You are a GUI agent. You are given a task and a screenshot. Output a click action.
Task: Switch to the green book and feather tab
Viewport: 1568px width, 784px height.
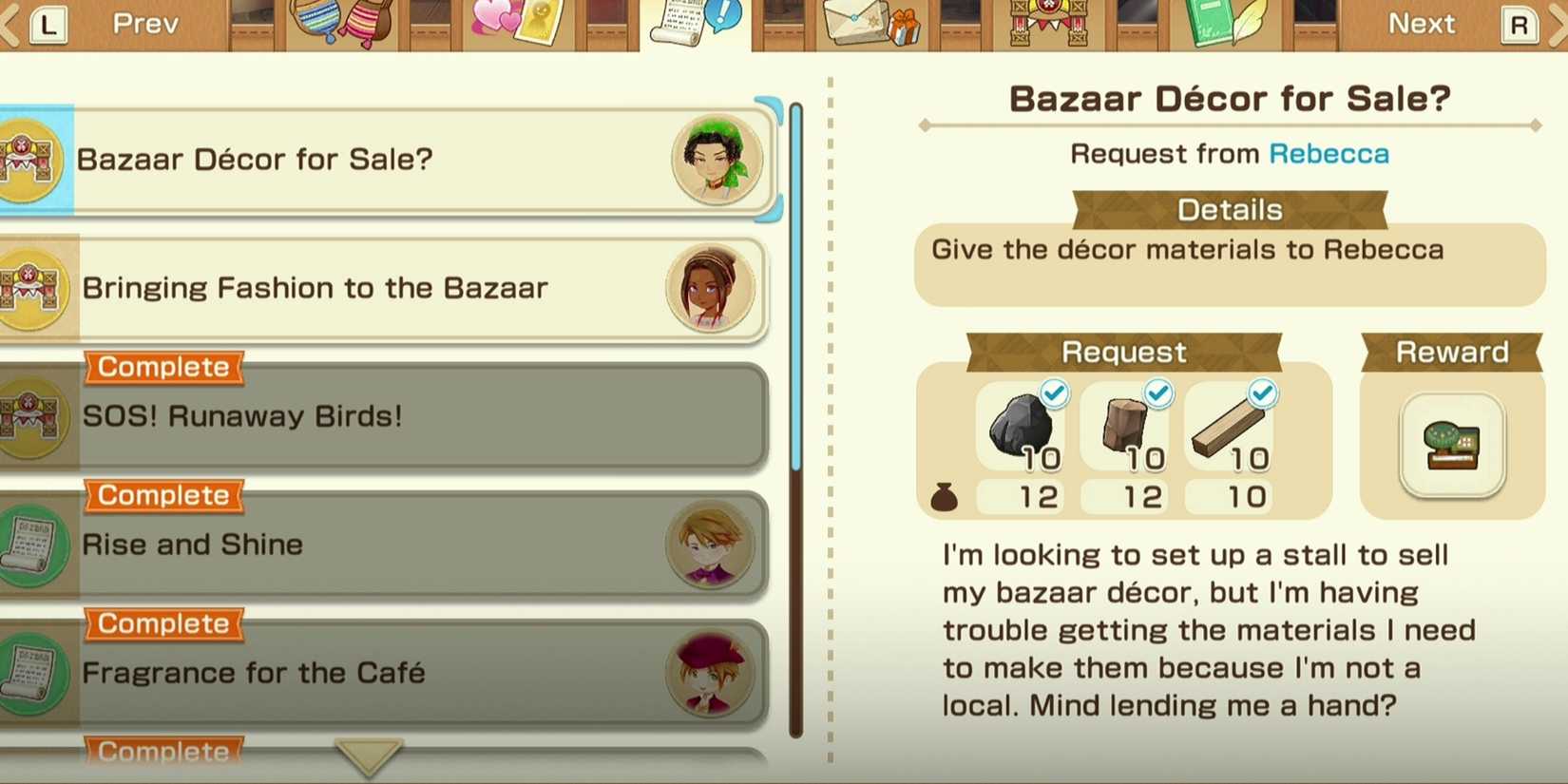click(x=1226, y=23)
